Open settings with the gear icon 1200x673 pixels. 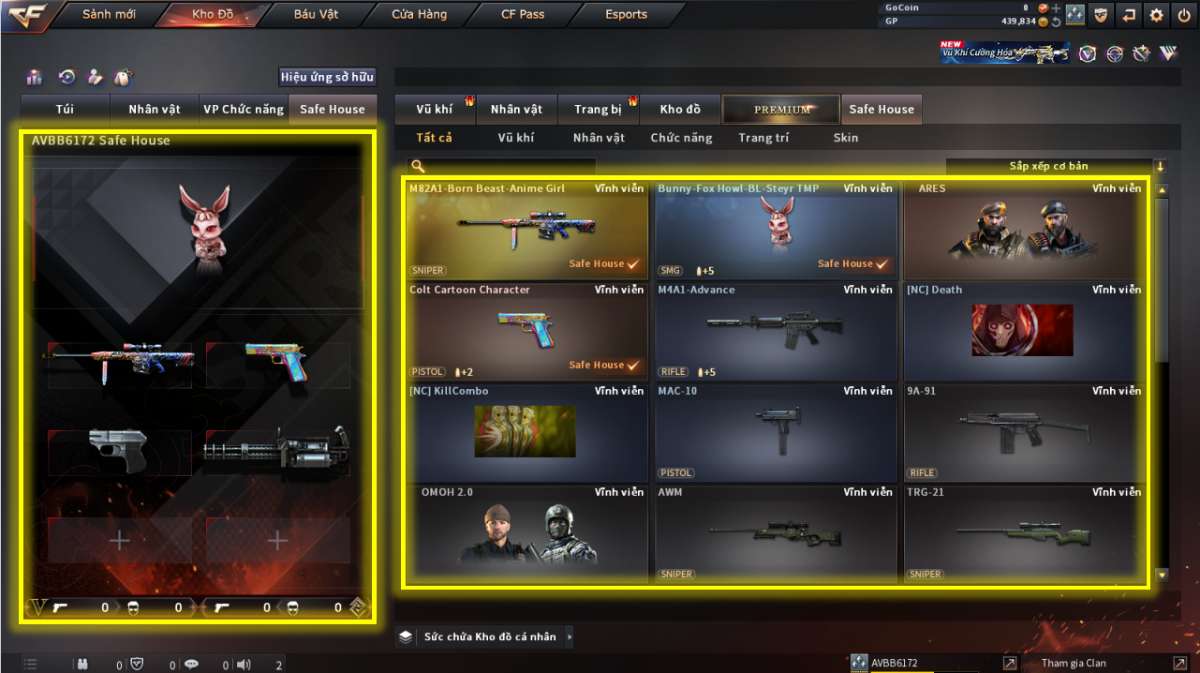click(x=1156, y=15)
